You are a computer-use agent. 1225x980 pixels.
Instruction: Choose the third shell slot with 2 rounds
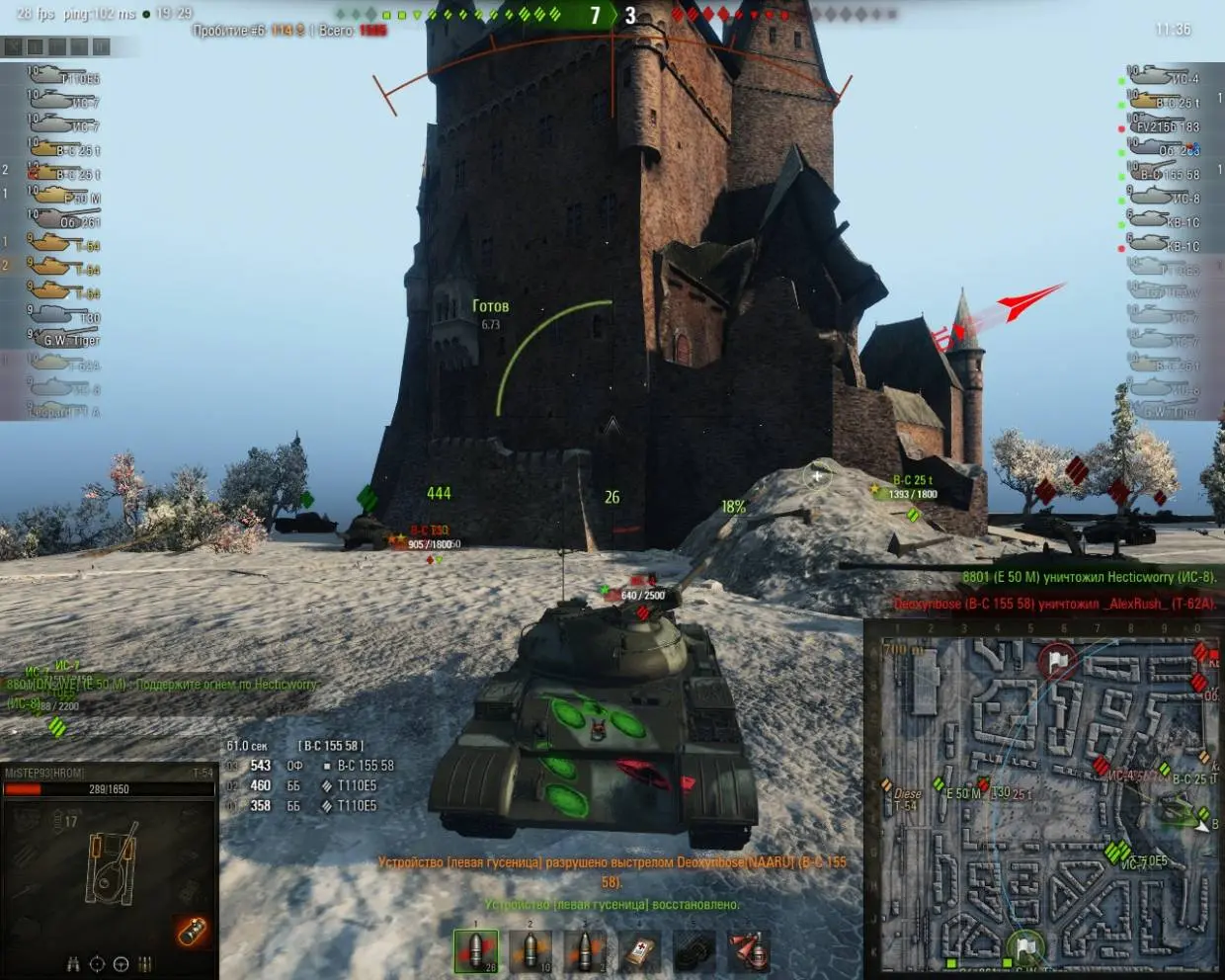tap(585, 950)
